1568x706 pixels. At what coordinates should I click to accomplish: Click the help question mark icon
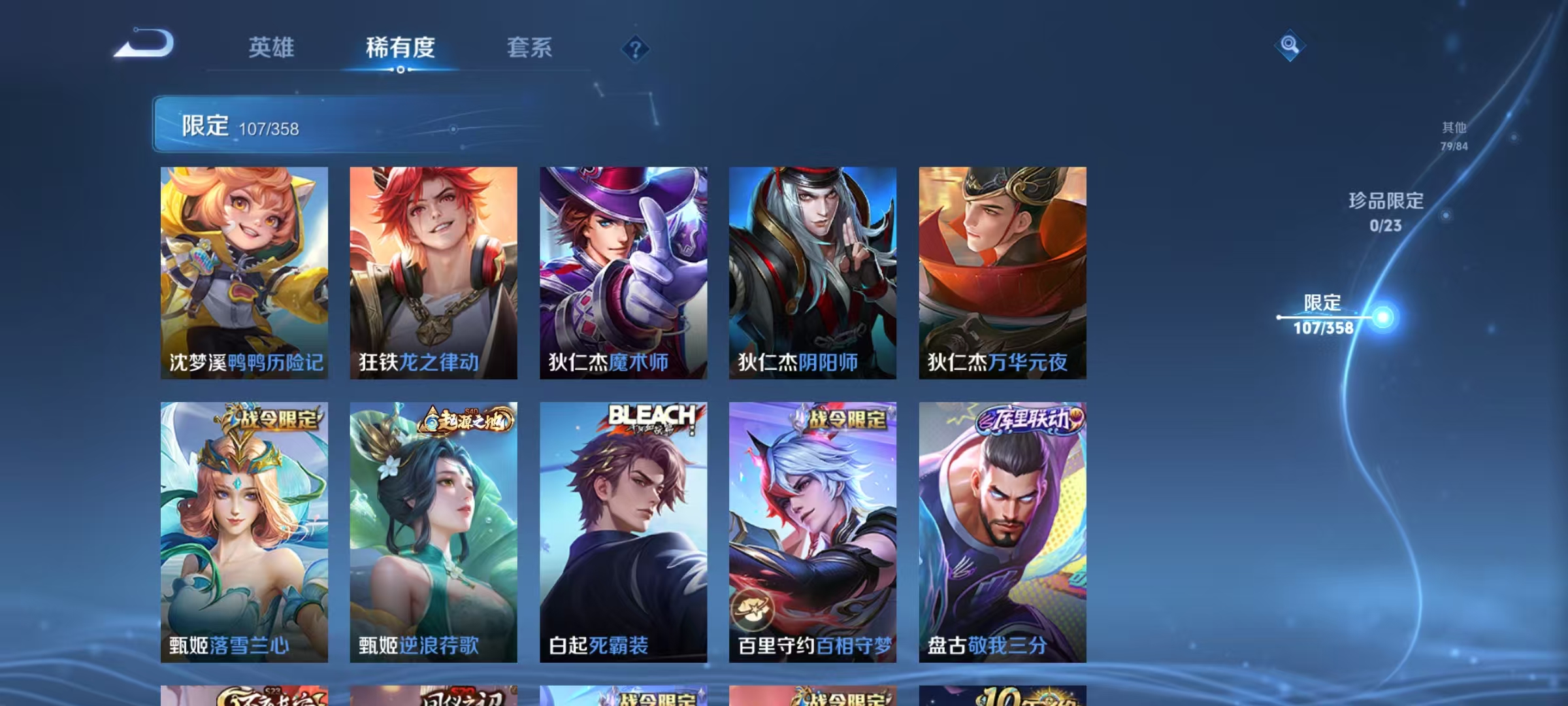point(632,46)
